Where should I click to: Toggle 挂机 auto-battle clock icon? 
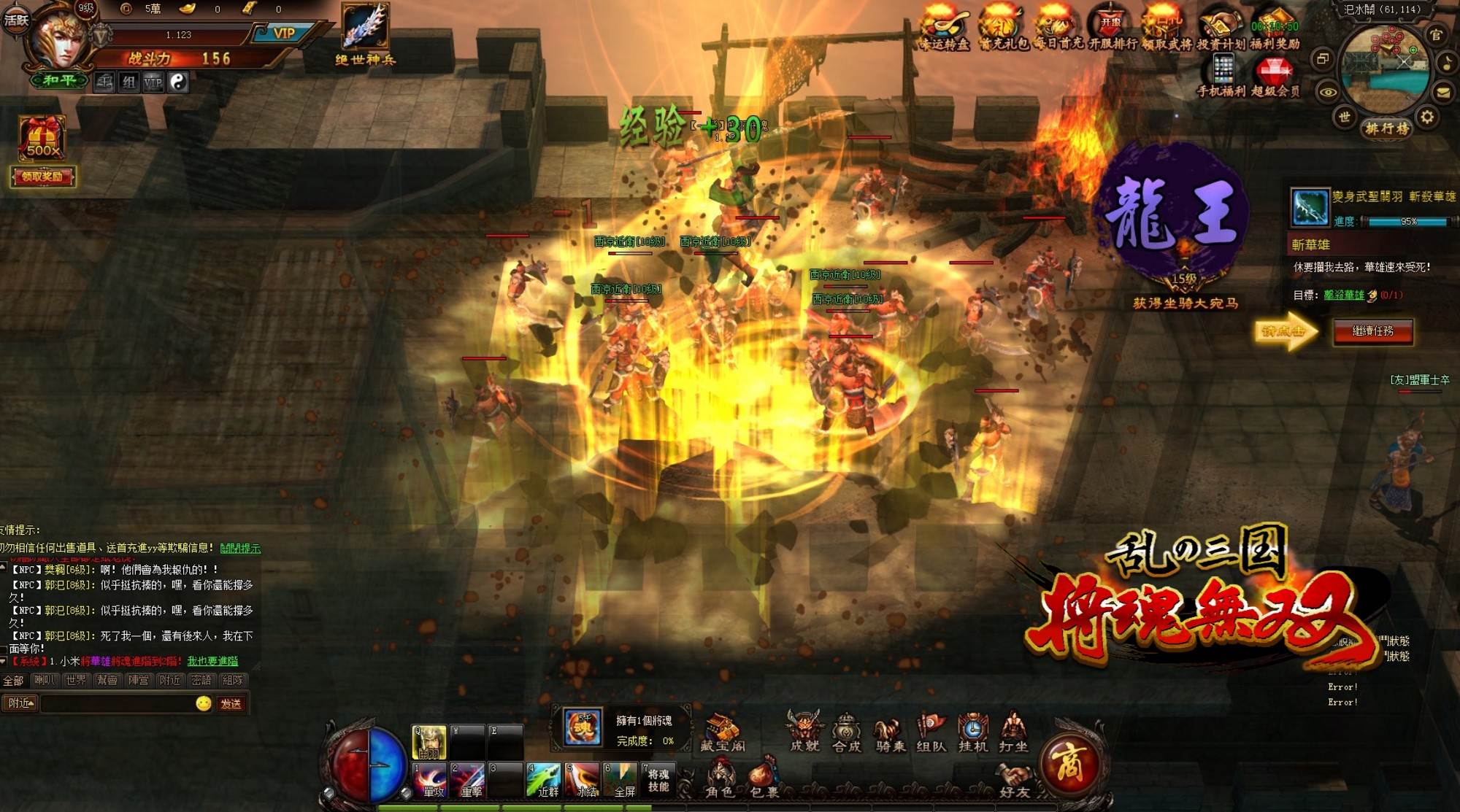[x=973, y=732]
